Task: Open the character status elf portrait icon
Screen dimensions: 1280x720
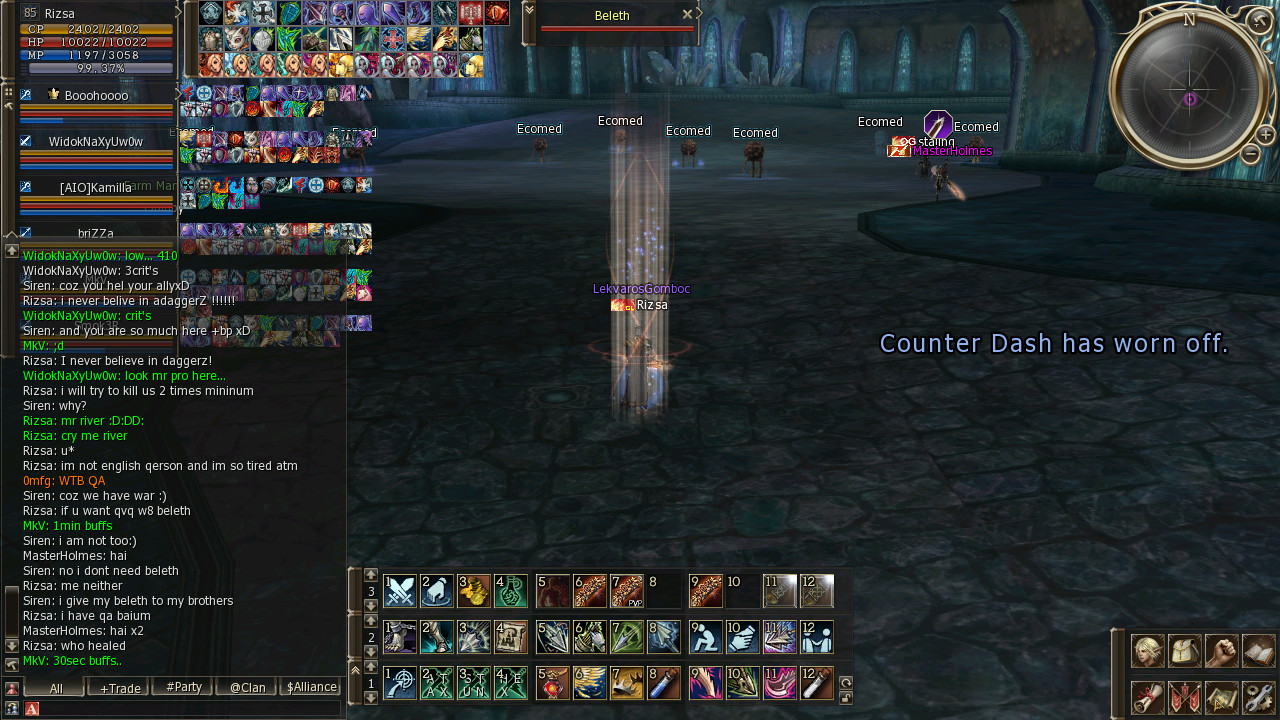Action: (1147, 651)
